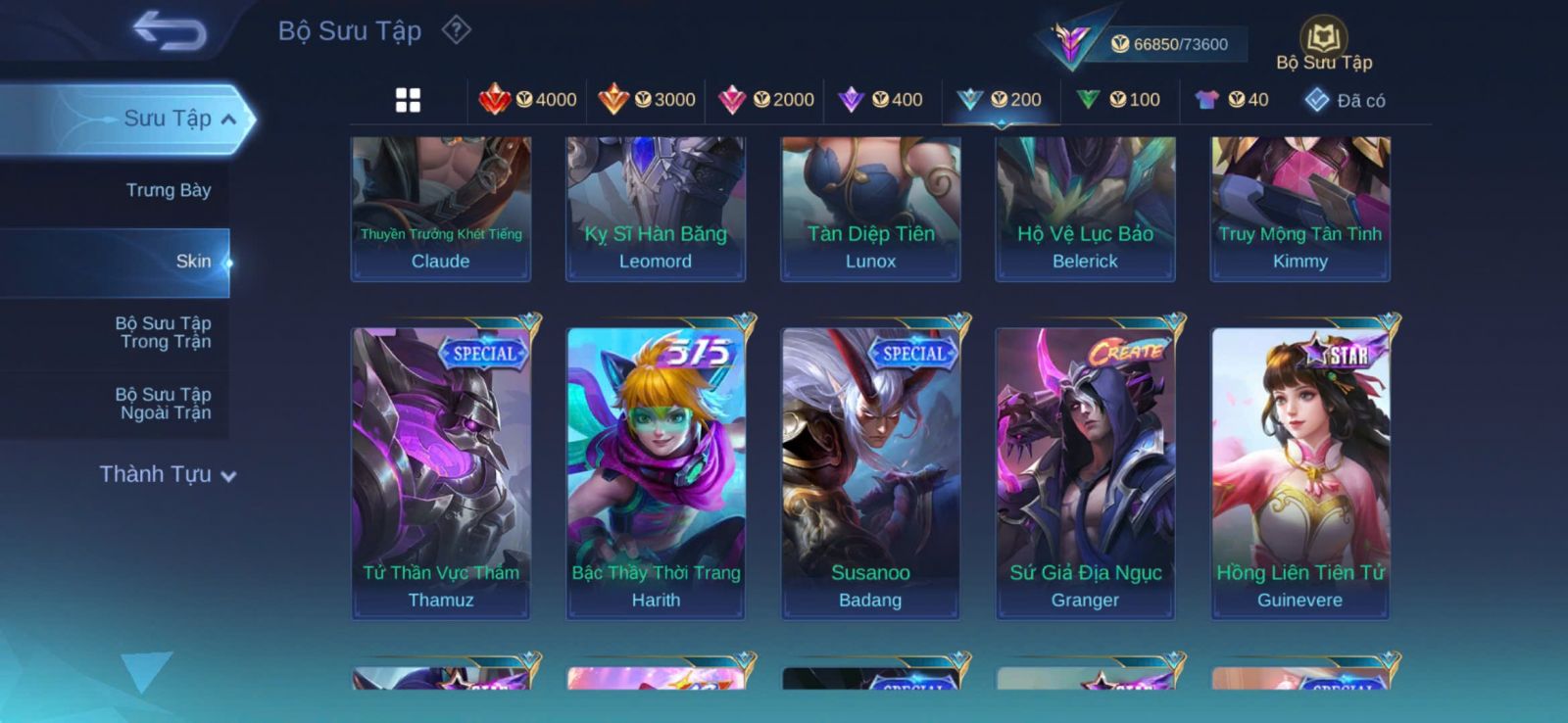The height and width of the screenshot is (723, 1568).
Task: Filter skins by 400 points
Action: point(881,100)
